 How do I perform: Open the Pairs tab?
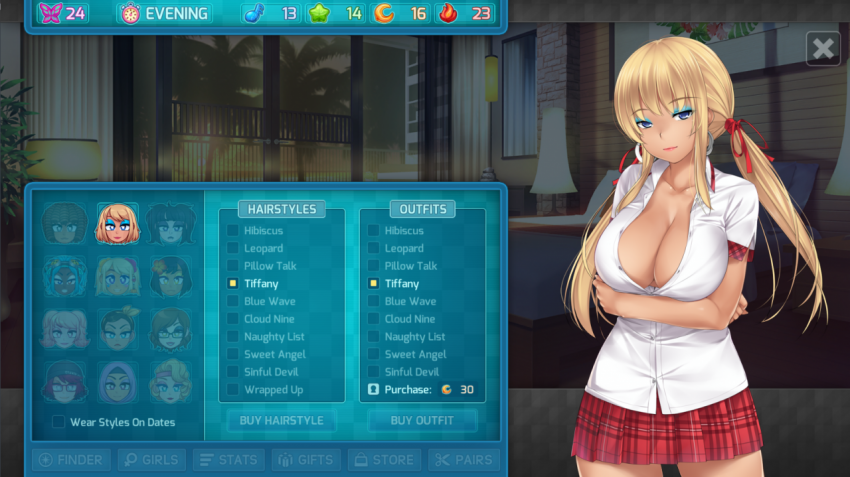(463, 460)
